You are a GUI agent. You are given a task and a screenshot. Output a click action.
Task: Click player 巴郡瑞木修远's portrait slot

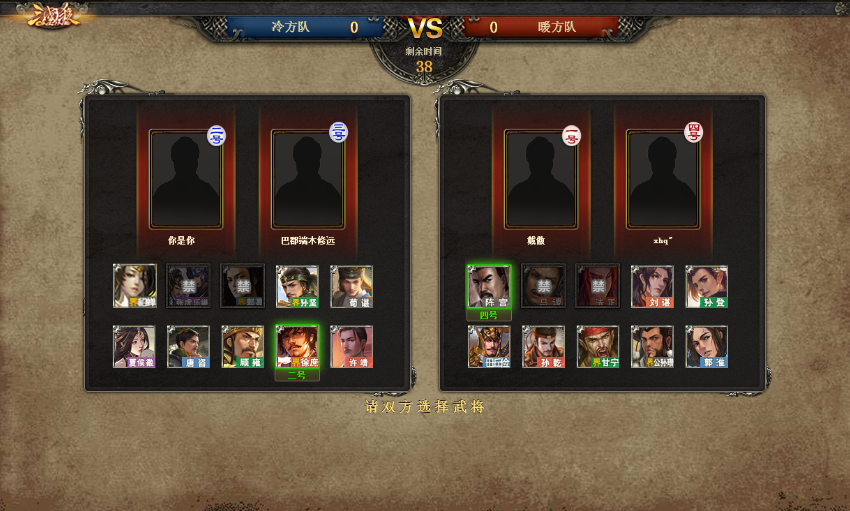[x=309, y=179]
